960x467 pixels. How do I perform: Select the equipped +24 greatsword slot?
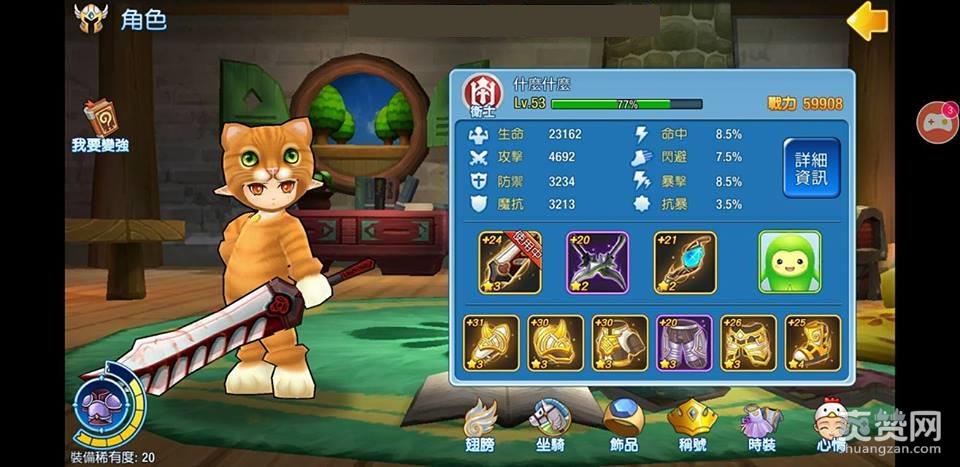tap(510, 263)
